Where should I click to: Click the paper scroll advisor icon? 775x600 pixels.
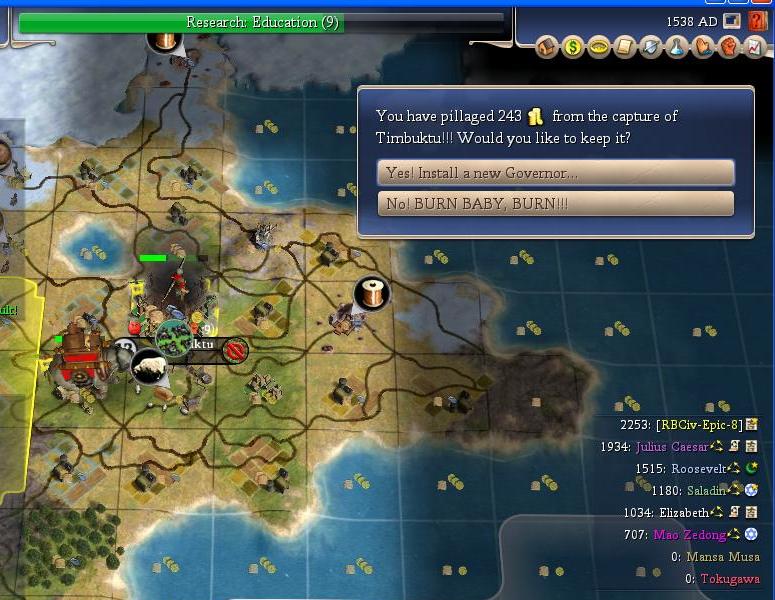(625, 47)
